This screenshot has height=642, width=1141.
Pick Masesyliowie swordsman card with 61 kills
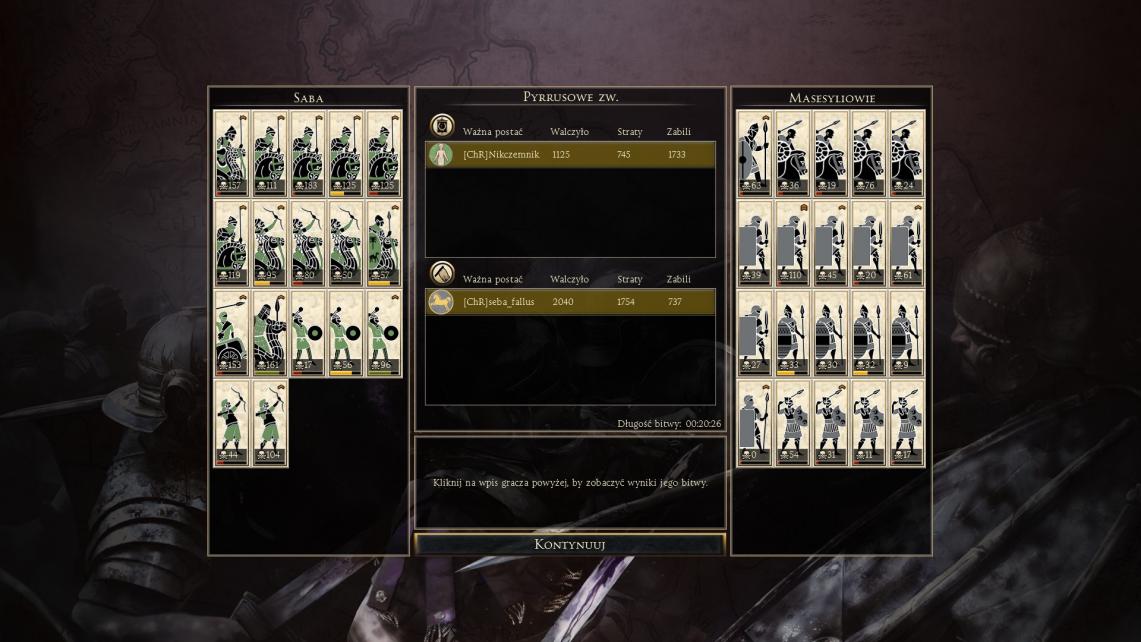click(907, 243)
